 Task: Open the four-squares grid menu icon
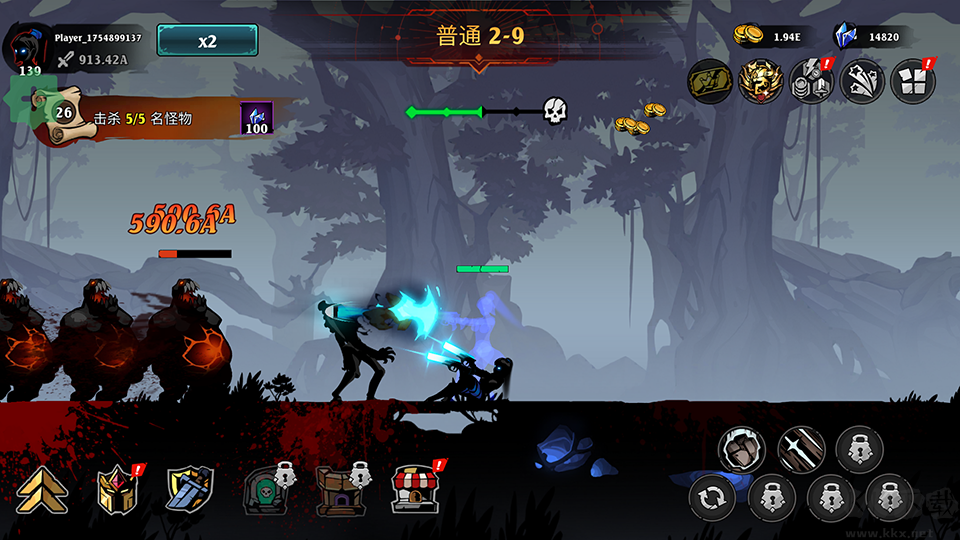[x=911, y=80]
